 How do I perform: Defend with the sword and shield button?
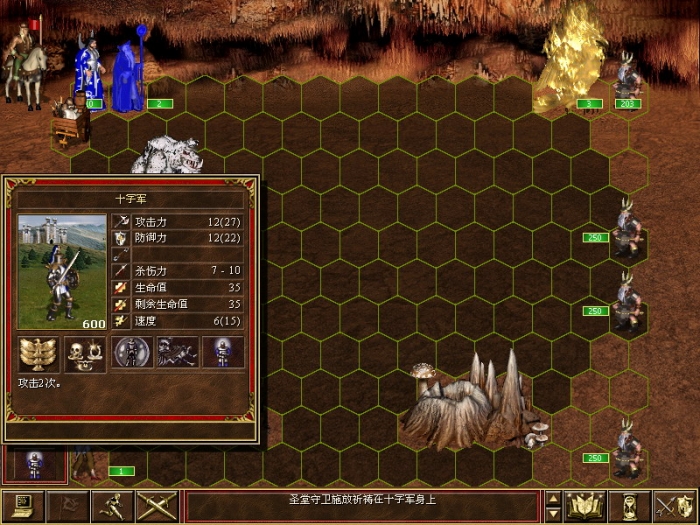pyautogui.click(x=675, y=506)
